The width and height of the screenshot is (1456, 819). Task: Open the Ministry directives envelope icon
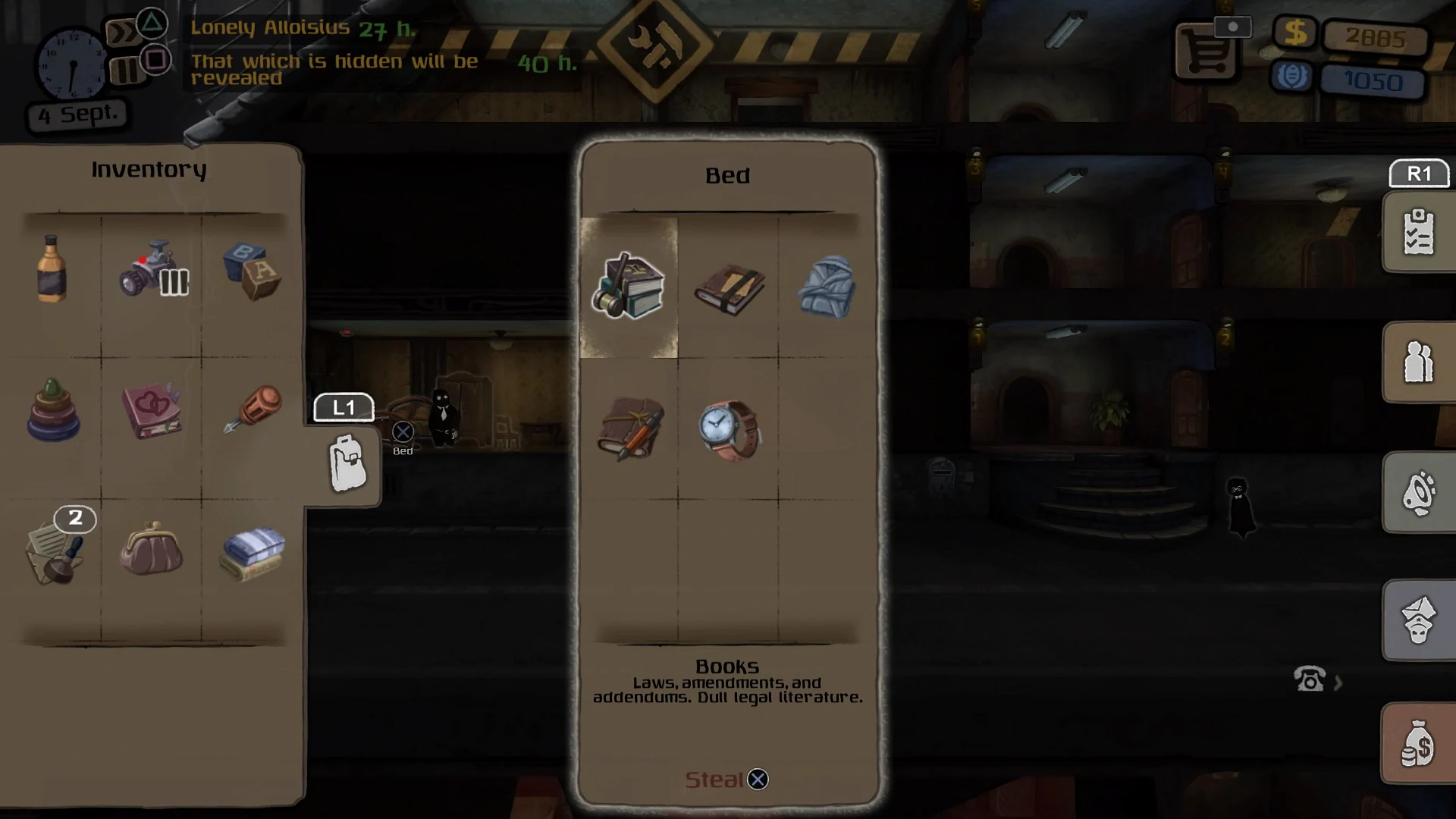coord(1419,622)
